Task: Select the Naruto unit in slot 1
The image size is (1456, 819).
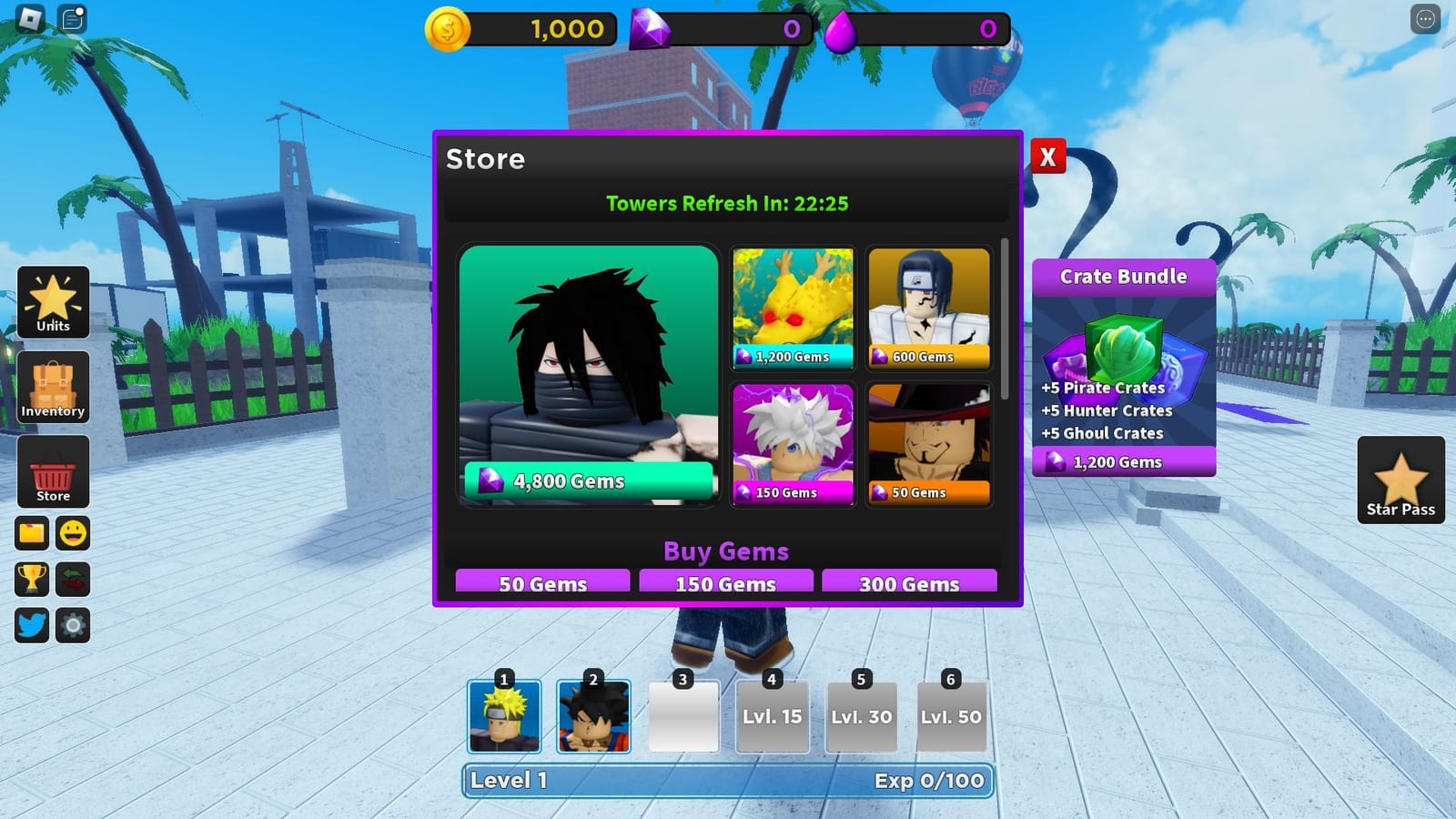Action: [505, 717]
